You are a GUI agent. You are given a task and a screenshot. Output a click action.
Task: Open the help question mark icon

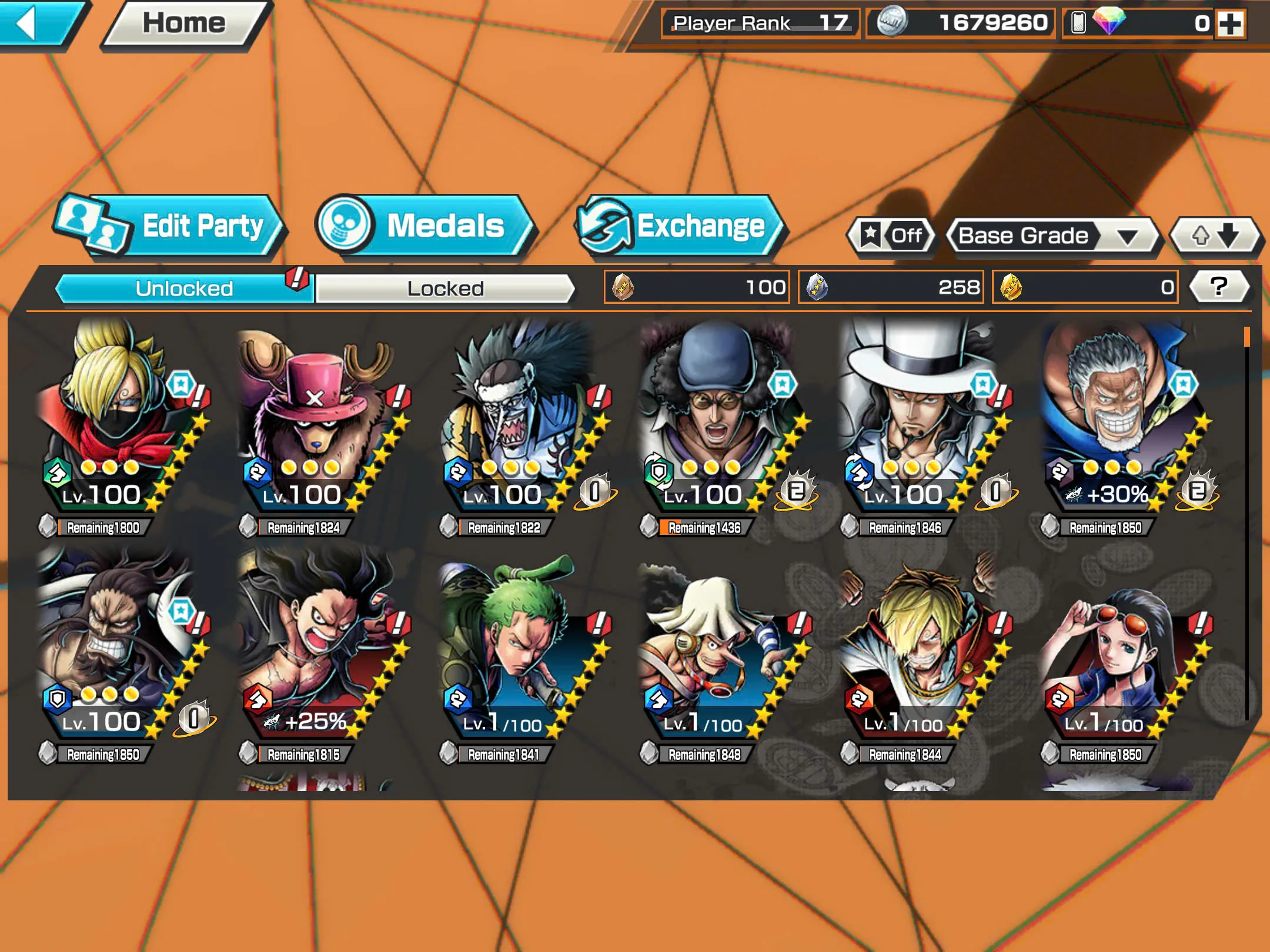tap(1220, 286)
